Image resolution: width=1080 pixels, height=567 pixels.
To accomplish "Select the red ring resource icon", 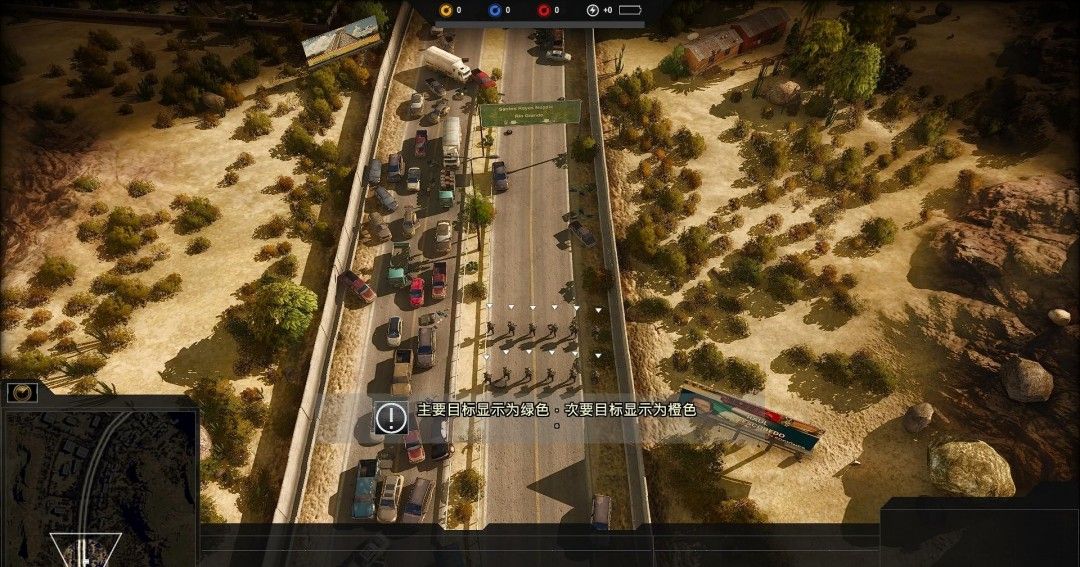I will (543, 10).
